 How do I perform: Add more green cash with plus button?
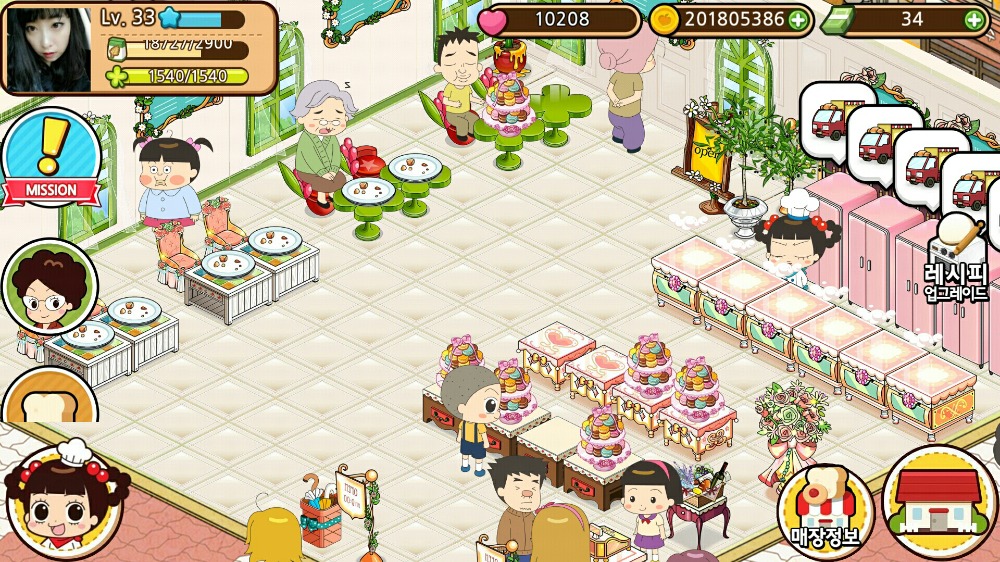973,19
